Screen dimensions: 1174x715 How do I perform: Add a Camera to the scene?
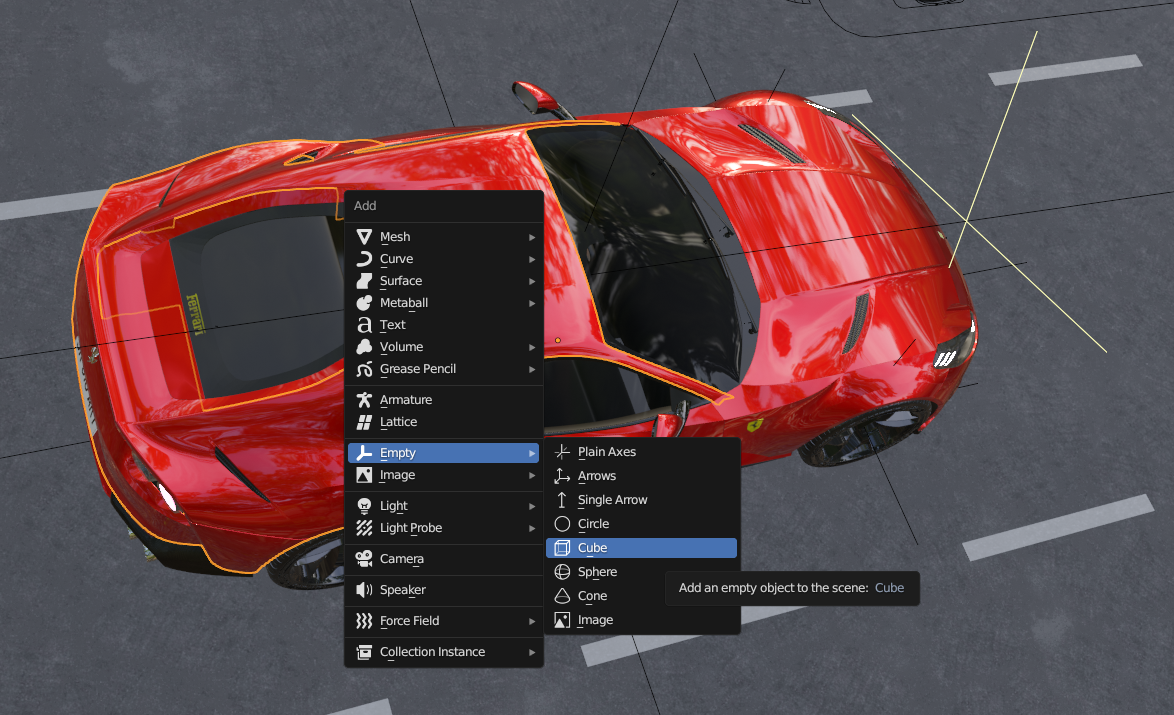click(401, 559)
